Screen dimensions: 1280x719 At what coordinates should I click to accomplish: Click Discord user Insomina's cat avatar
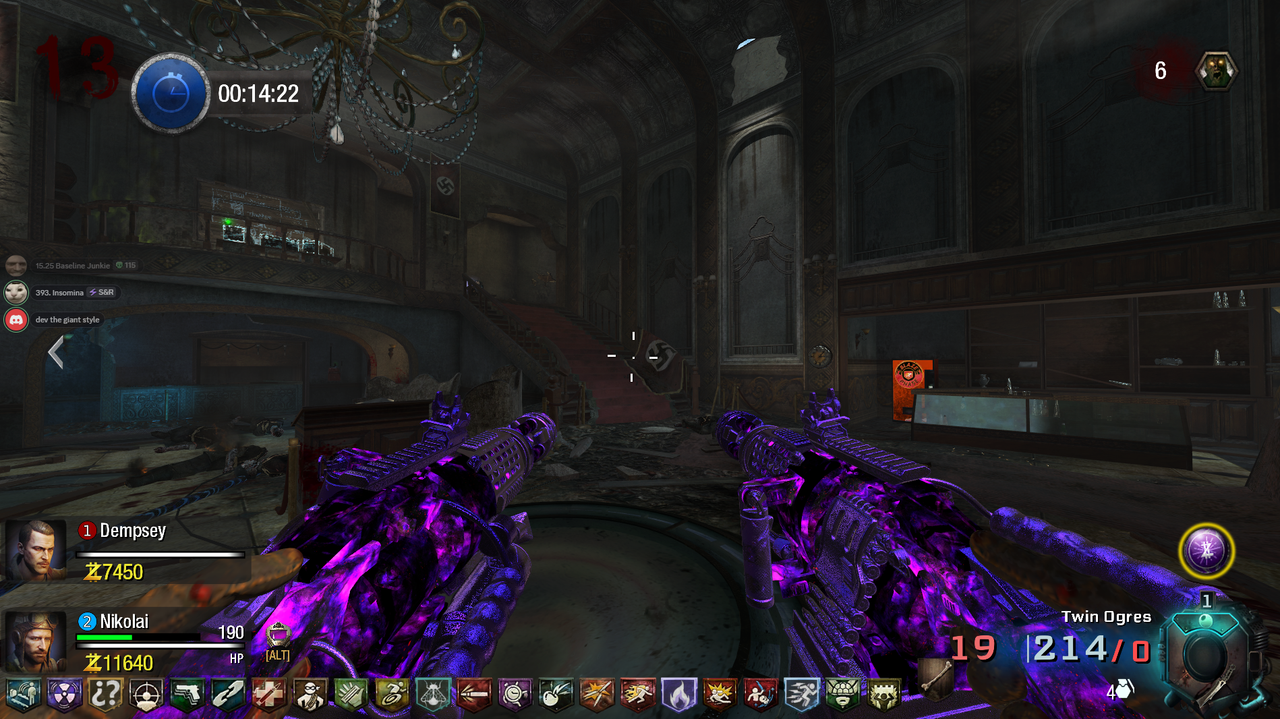click(15, 293)
